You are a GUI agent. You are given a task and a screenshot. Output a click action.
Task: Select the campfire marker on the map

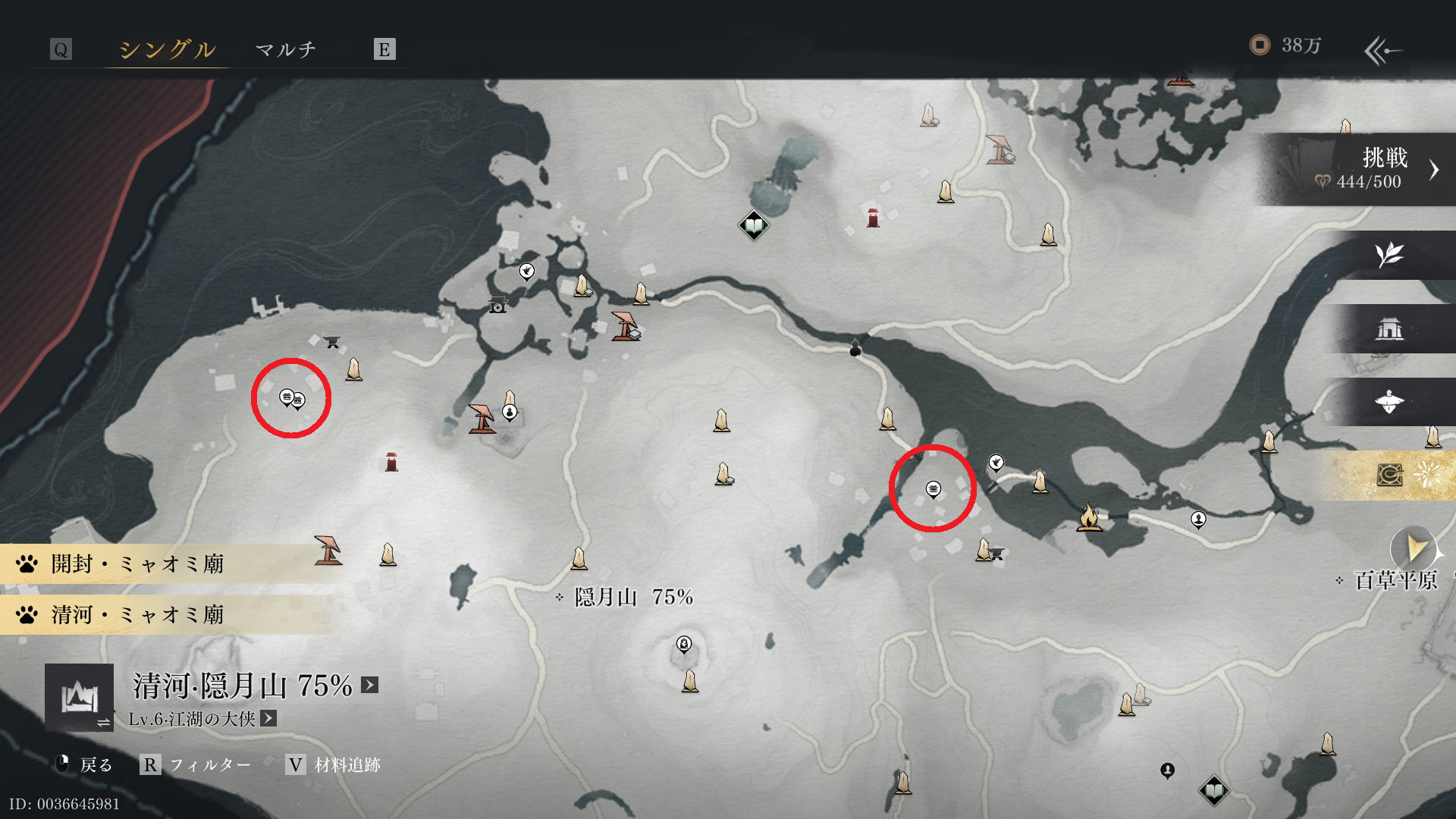click(x=1089, y=518)
